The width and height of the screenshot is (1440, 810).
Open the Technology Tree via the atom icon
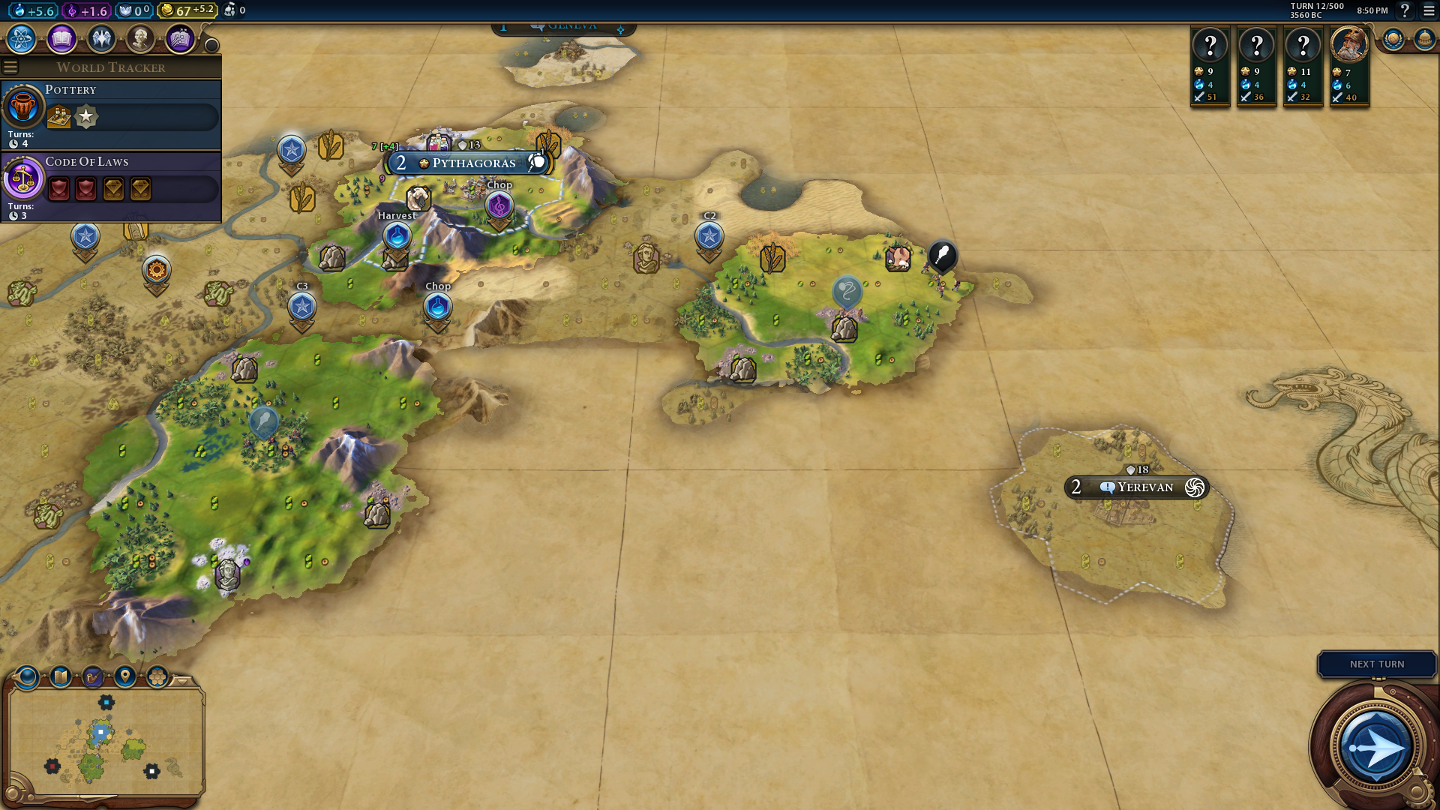pos(21,39)
